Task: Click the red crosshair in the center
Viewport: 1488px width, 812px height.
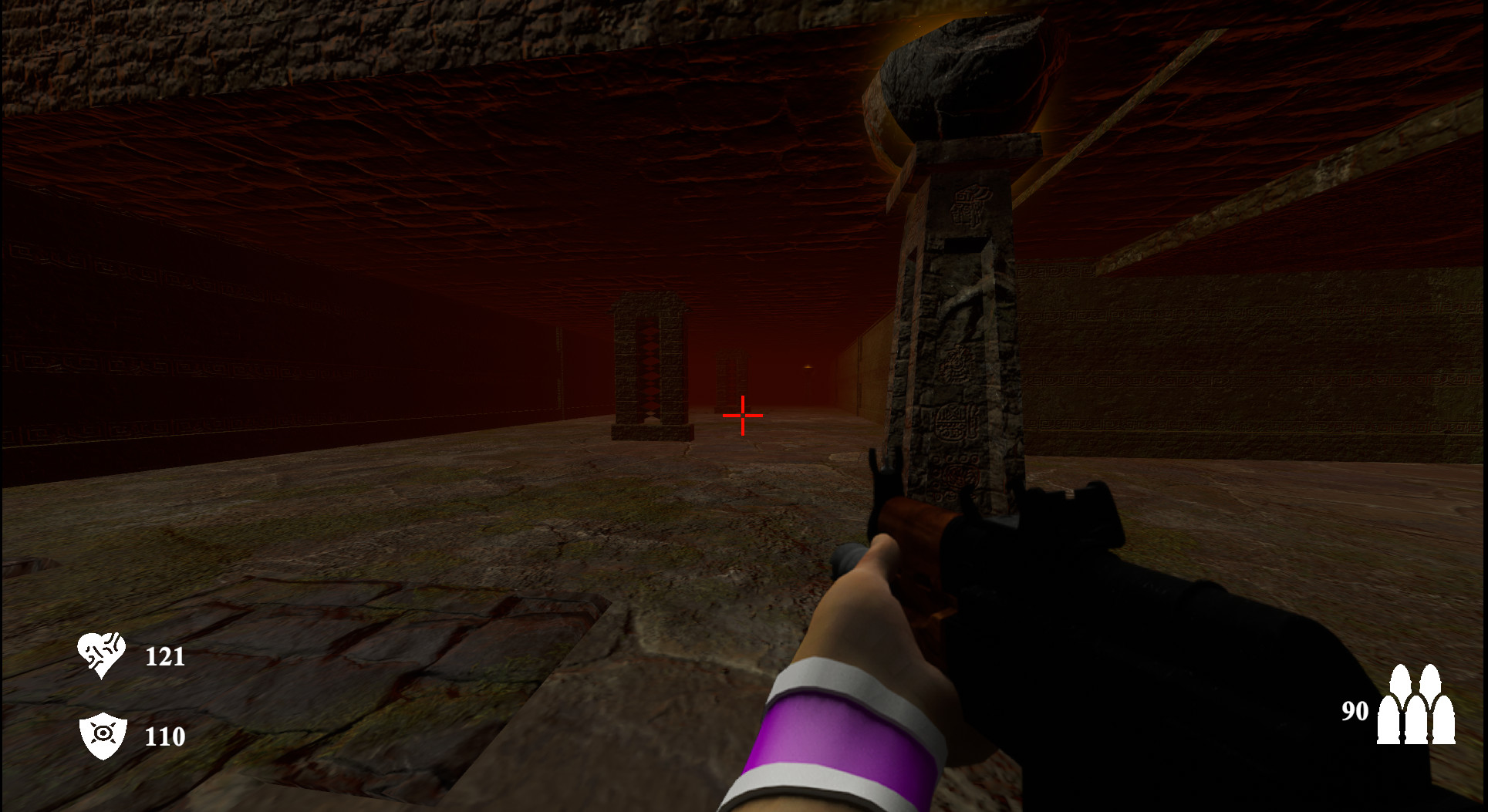Action: (x=742, y=416)
